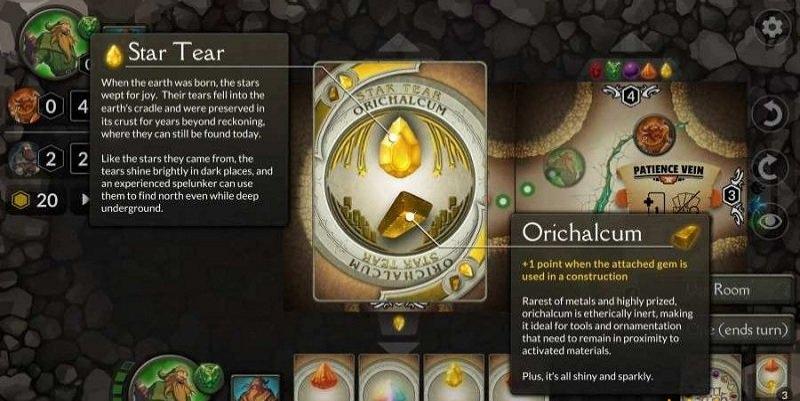Click the down arrow below the card

click(x=398, y=323)
